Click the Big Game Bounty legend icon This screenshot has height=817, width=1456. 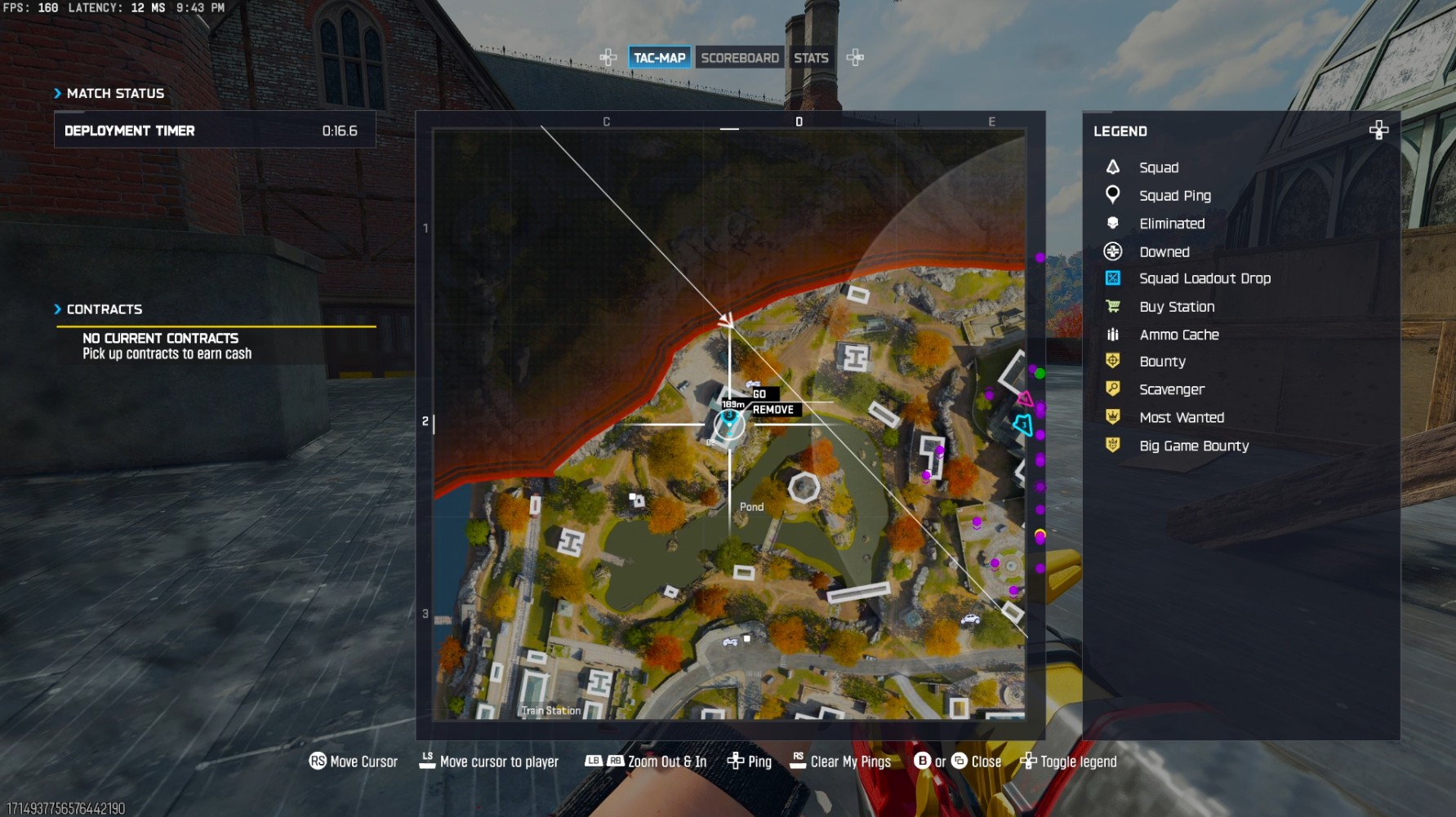pyautogui.click(x=1114, y=446)
